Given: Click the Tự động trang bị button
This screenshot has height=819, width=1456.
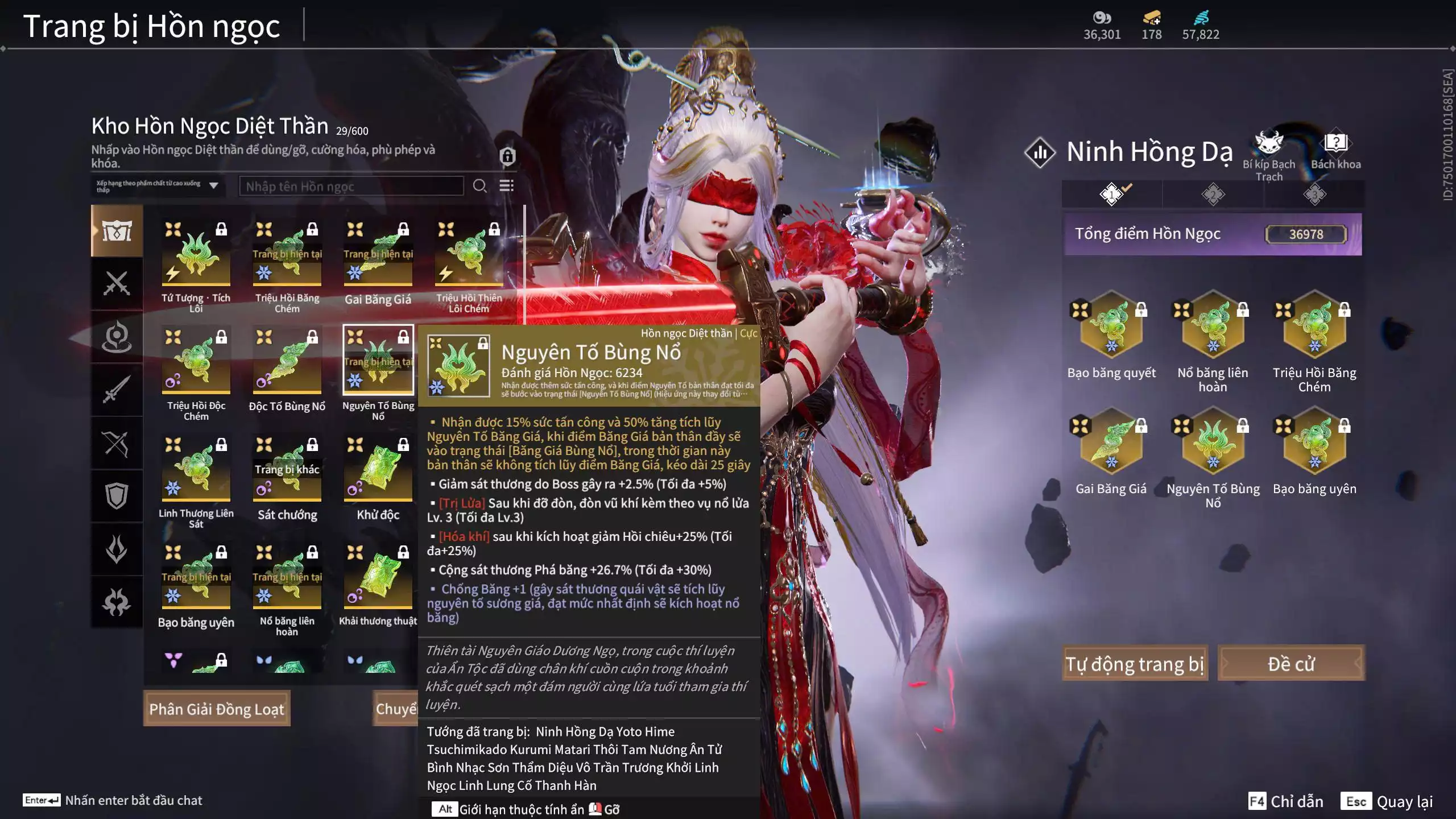Looking at the screenshot, I should tap(1134, 663).
